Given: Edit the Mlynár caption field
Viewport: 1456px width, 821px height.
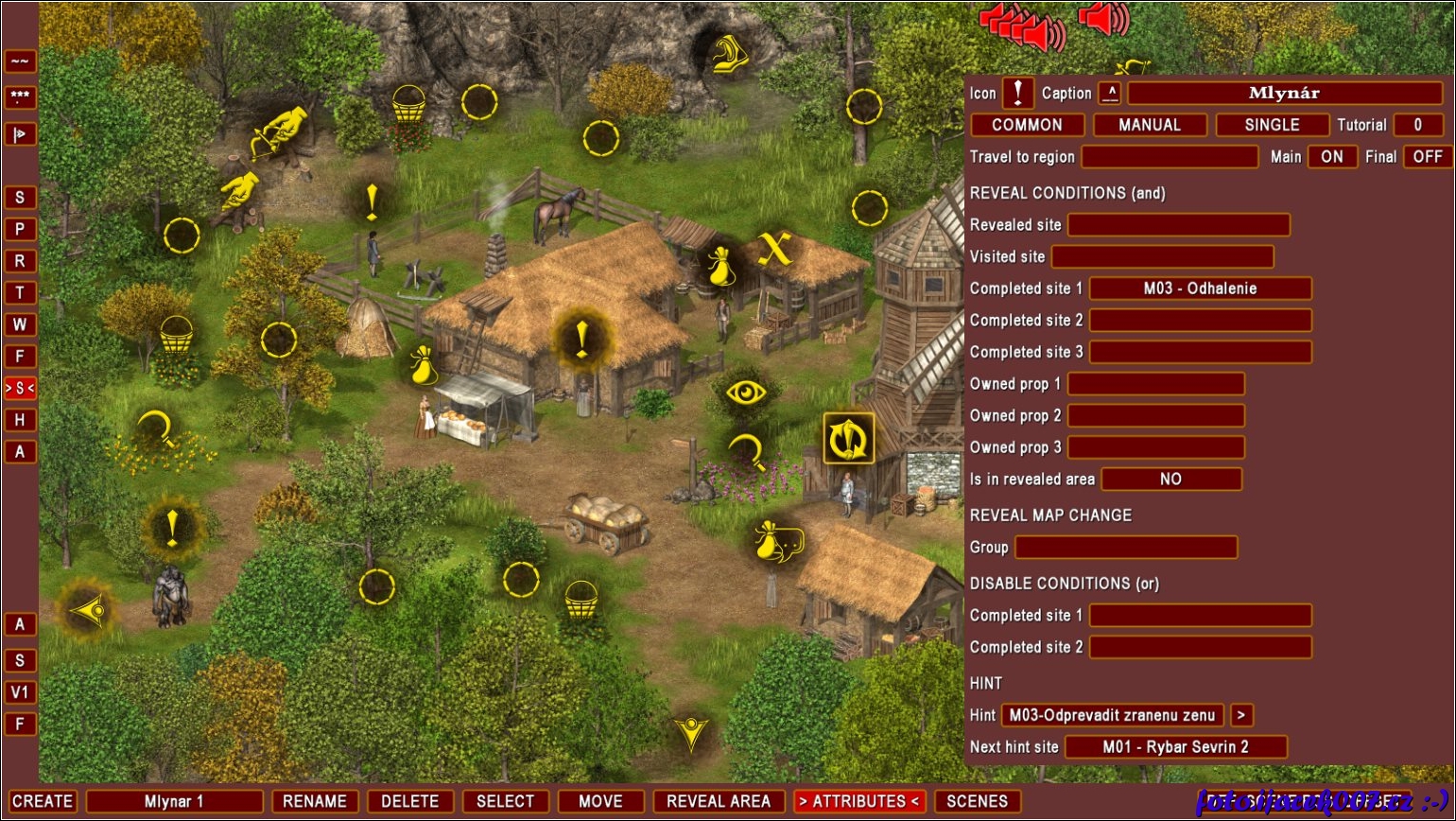Looking at the screenshot, I should click(1284, 93).
